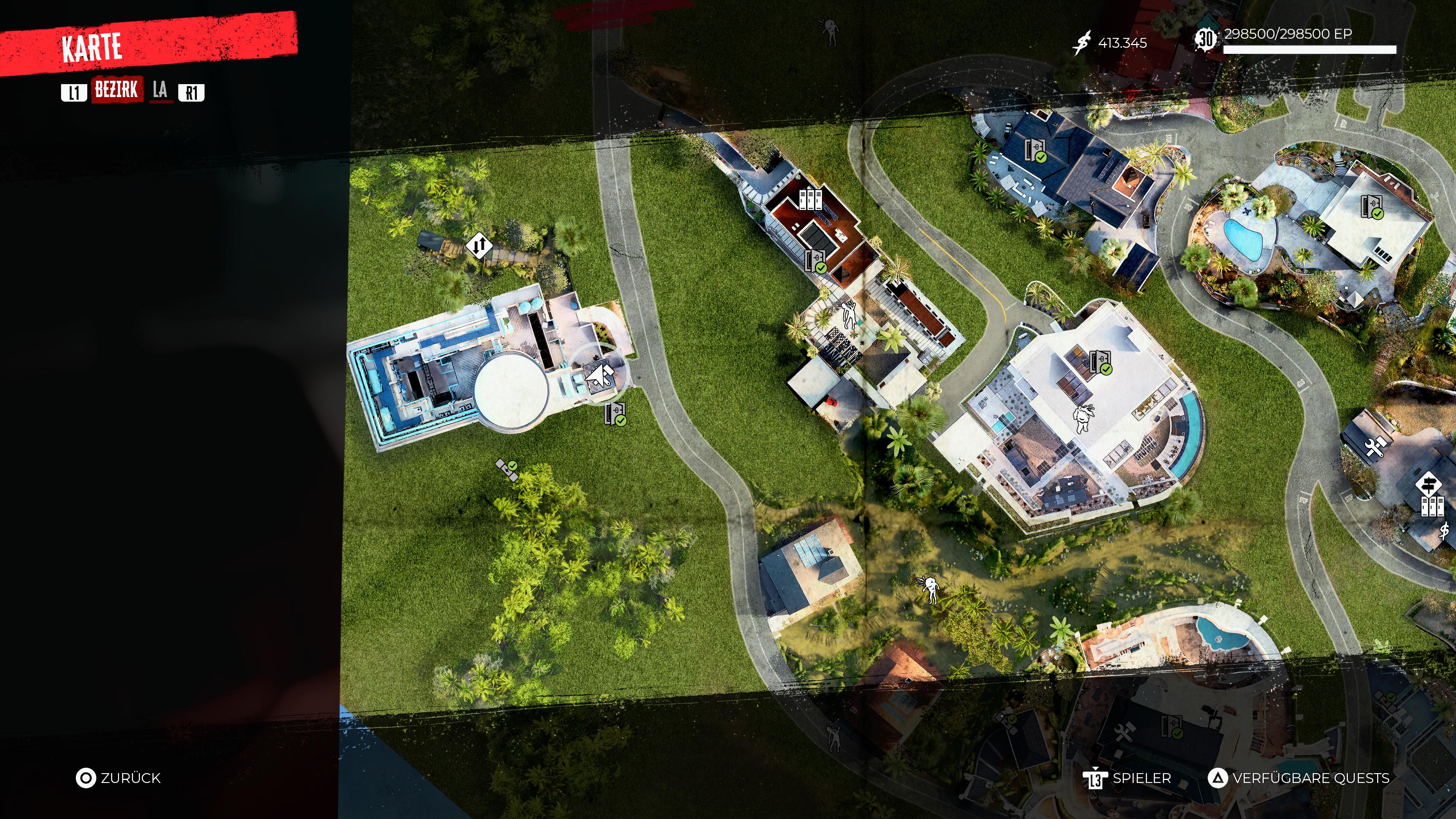This screenshot has width=1456, height=819.
Task: Click the dollar sign trader marker
Action: (x=1444, y=531)
